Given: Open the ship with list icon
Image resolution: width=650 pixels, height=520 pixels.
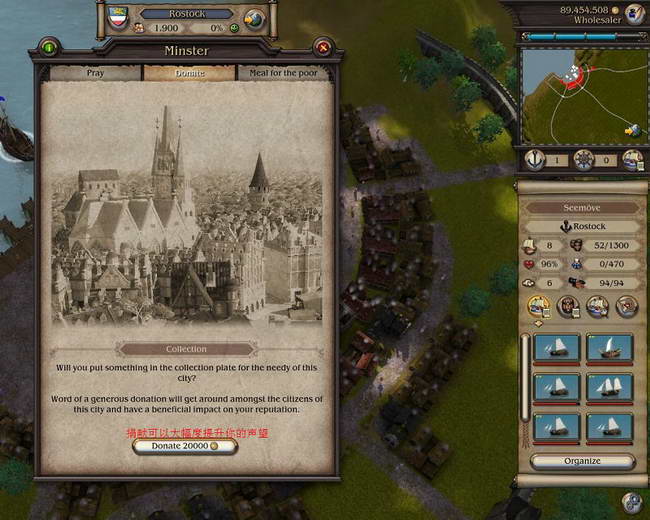Looking at the screenshot, I should click(632, 160).
